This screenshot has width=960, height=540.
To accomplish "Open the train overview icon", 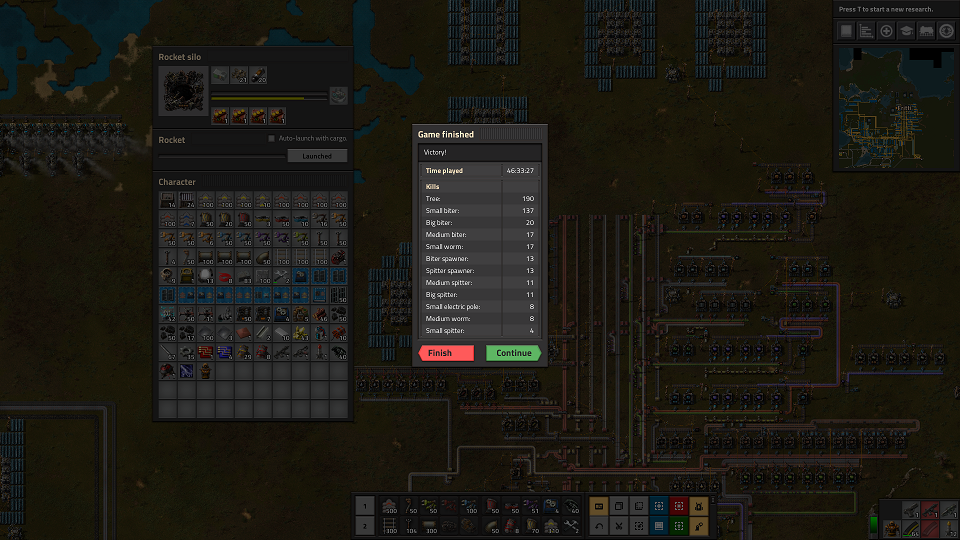I will 926,31.
